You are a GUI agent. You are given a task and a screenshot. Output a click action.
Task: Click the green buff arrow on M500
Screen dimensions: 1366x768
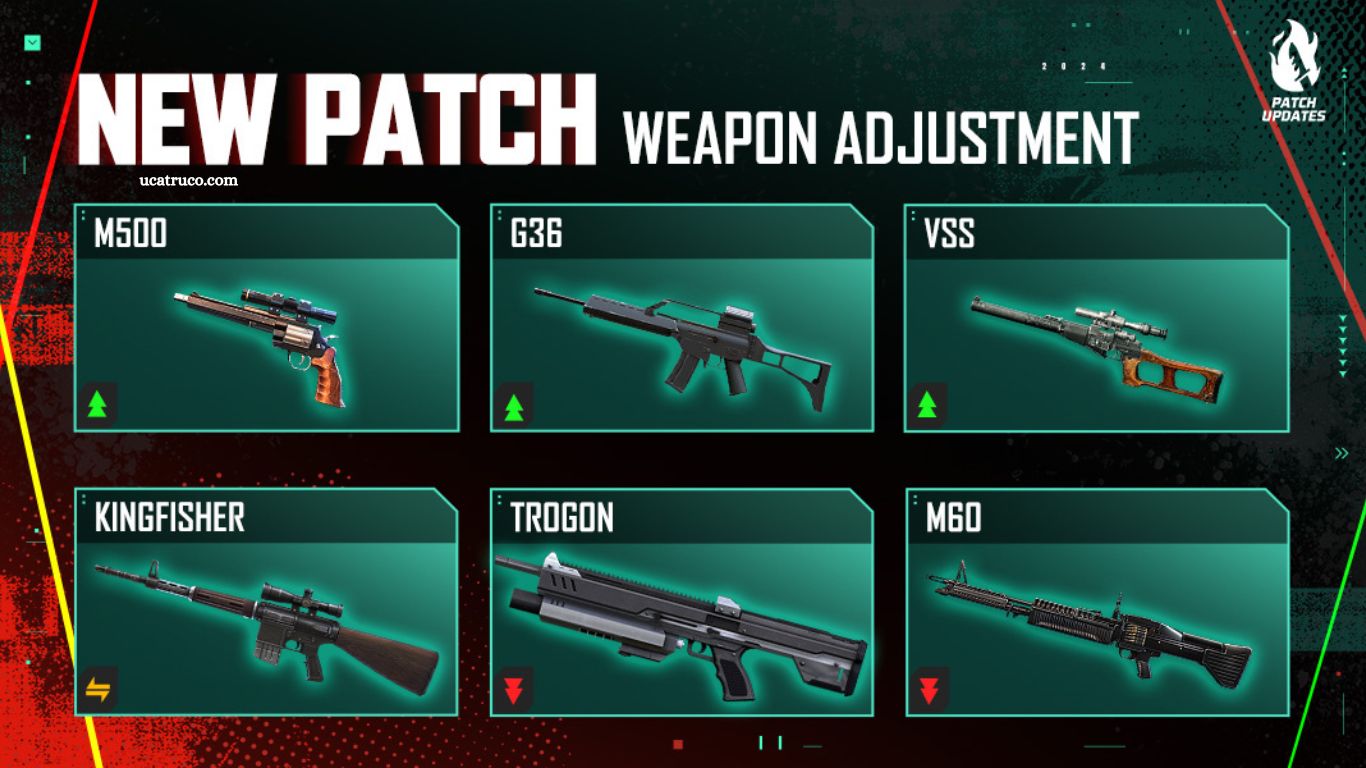click(x=98, y=405)
